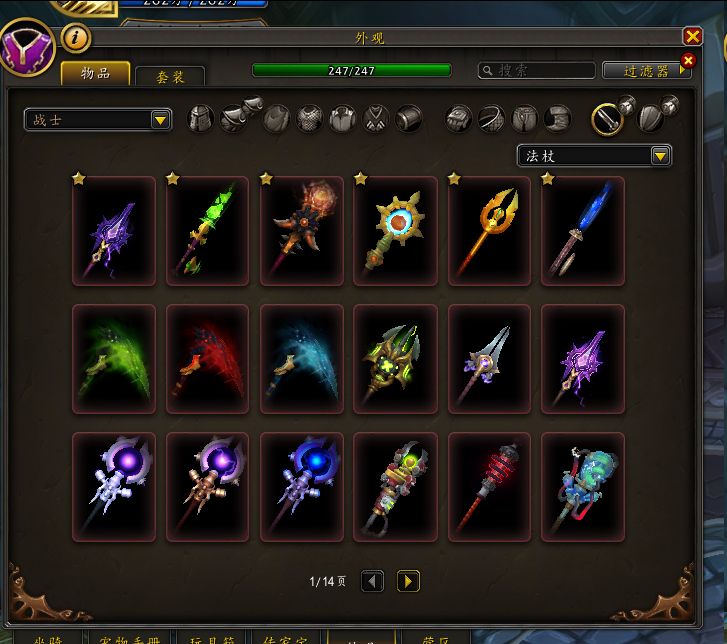Select the main-hand weapon slot icon
Viewport: 727px width, 644px height.
point(607,119)
